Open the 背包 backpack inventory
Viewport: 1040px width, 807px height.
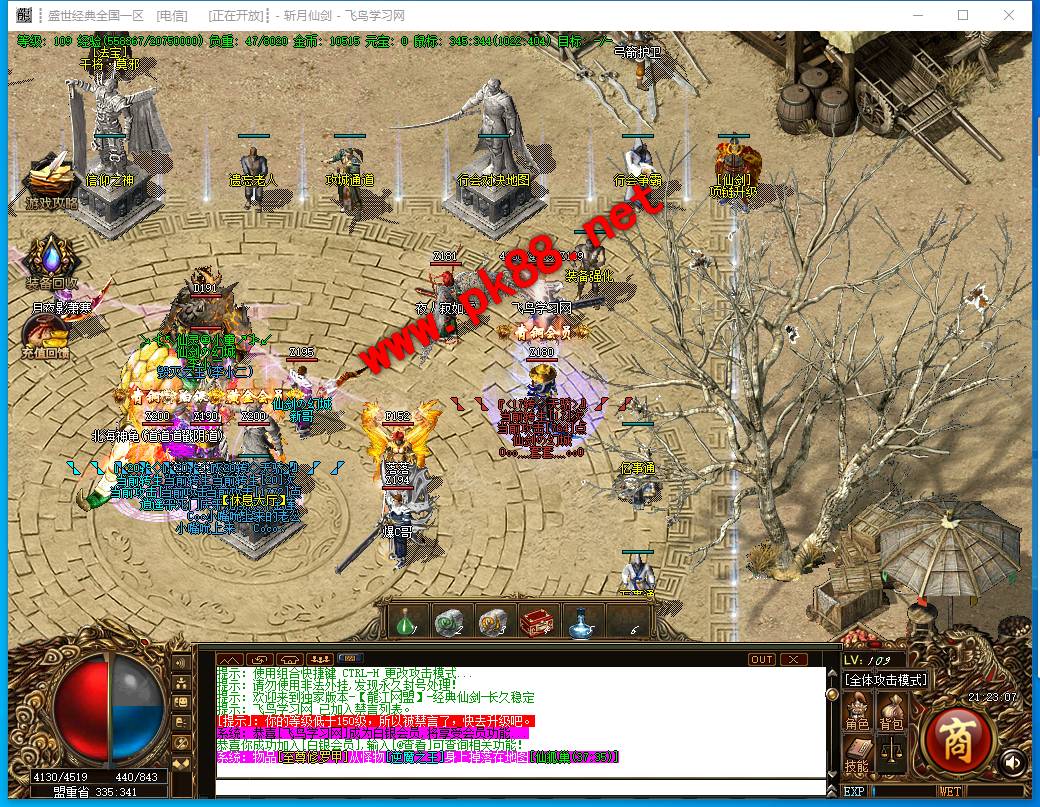point(890,712)
